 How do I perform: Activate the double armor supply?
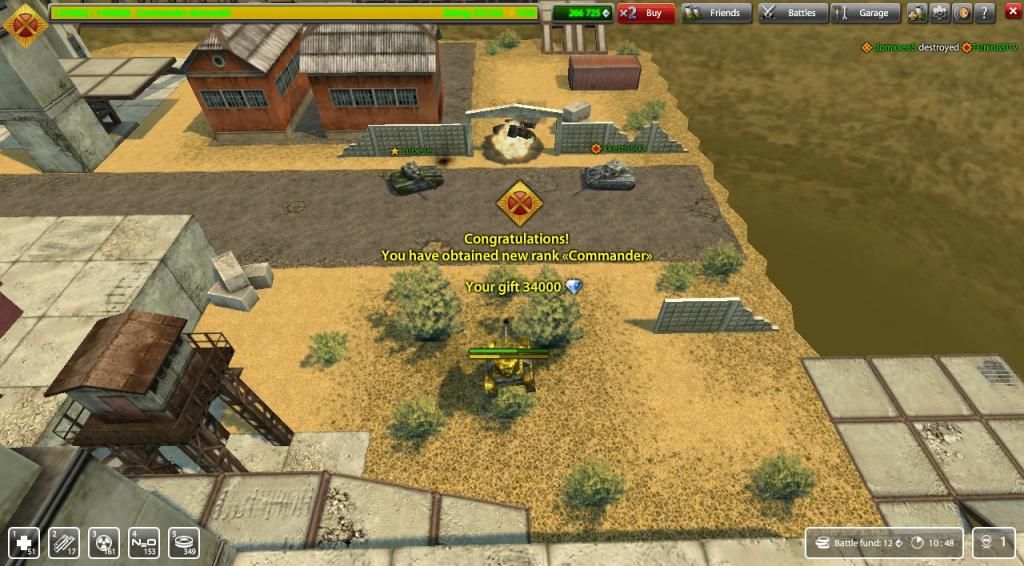point(64,542)
